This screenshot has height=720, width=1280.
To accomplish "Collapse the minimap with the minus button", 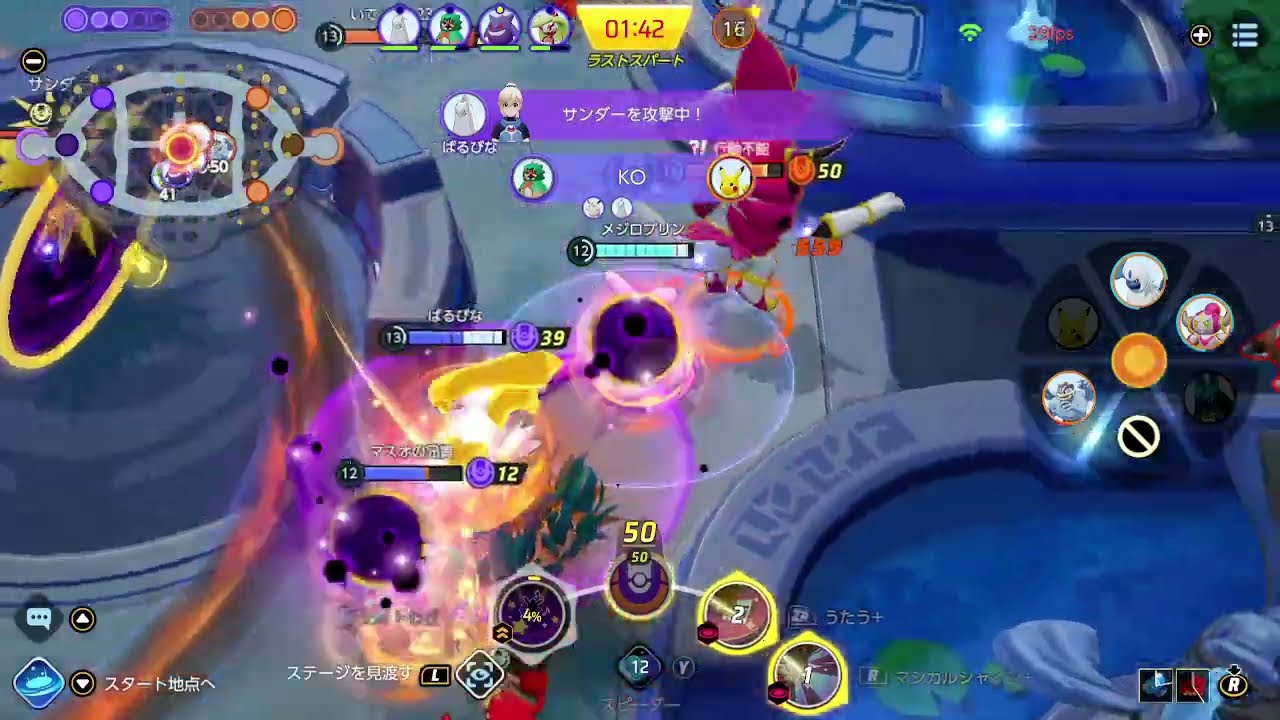I will click(33, 61).
